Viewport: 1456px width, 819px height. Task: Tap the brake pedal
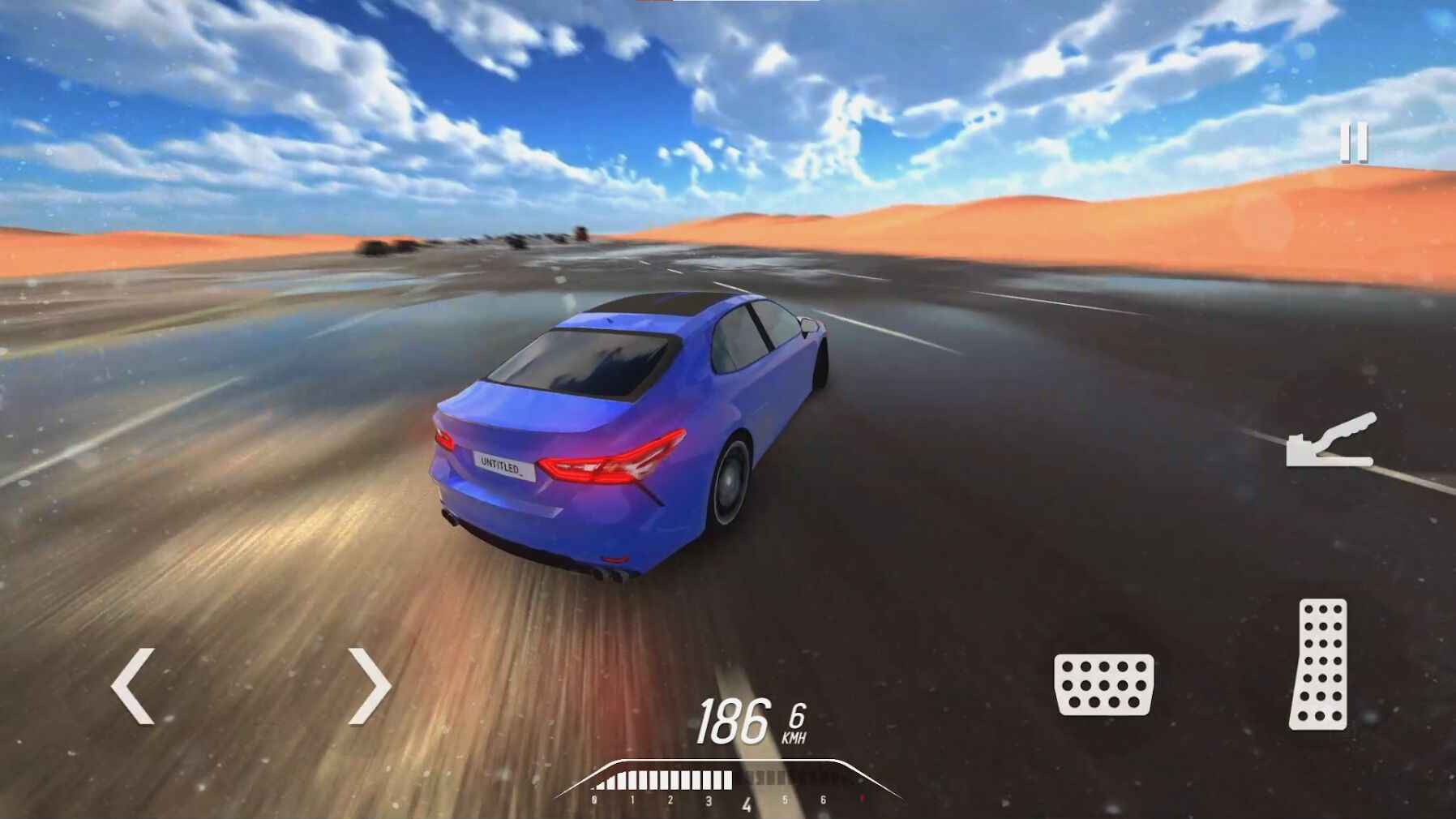coord(1103,684)
